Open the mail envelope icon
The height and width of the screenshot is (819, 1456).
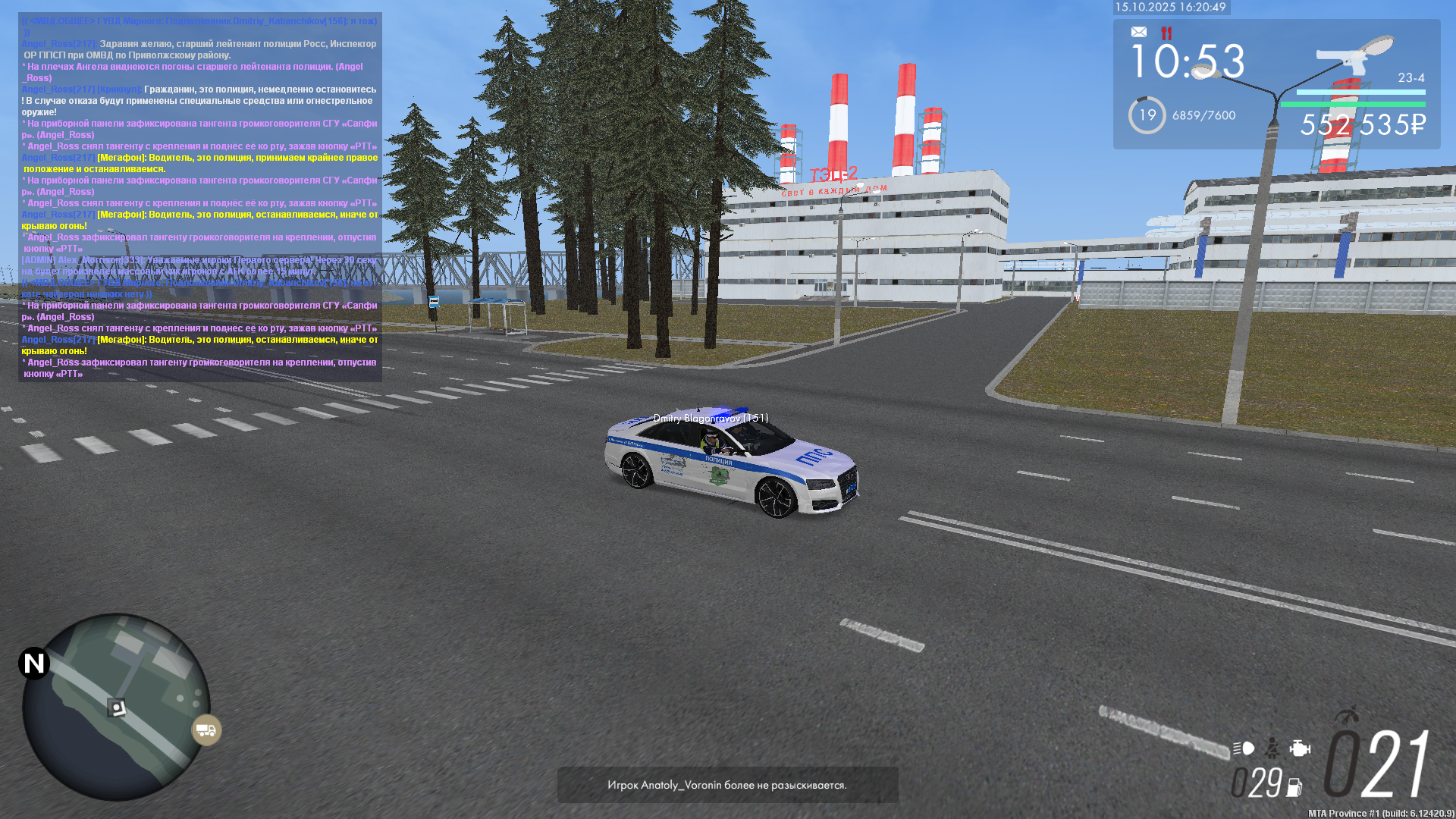1139,32
